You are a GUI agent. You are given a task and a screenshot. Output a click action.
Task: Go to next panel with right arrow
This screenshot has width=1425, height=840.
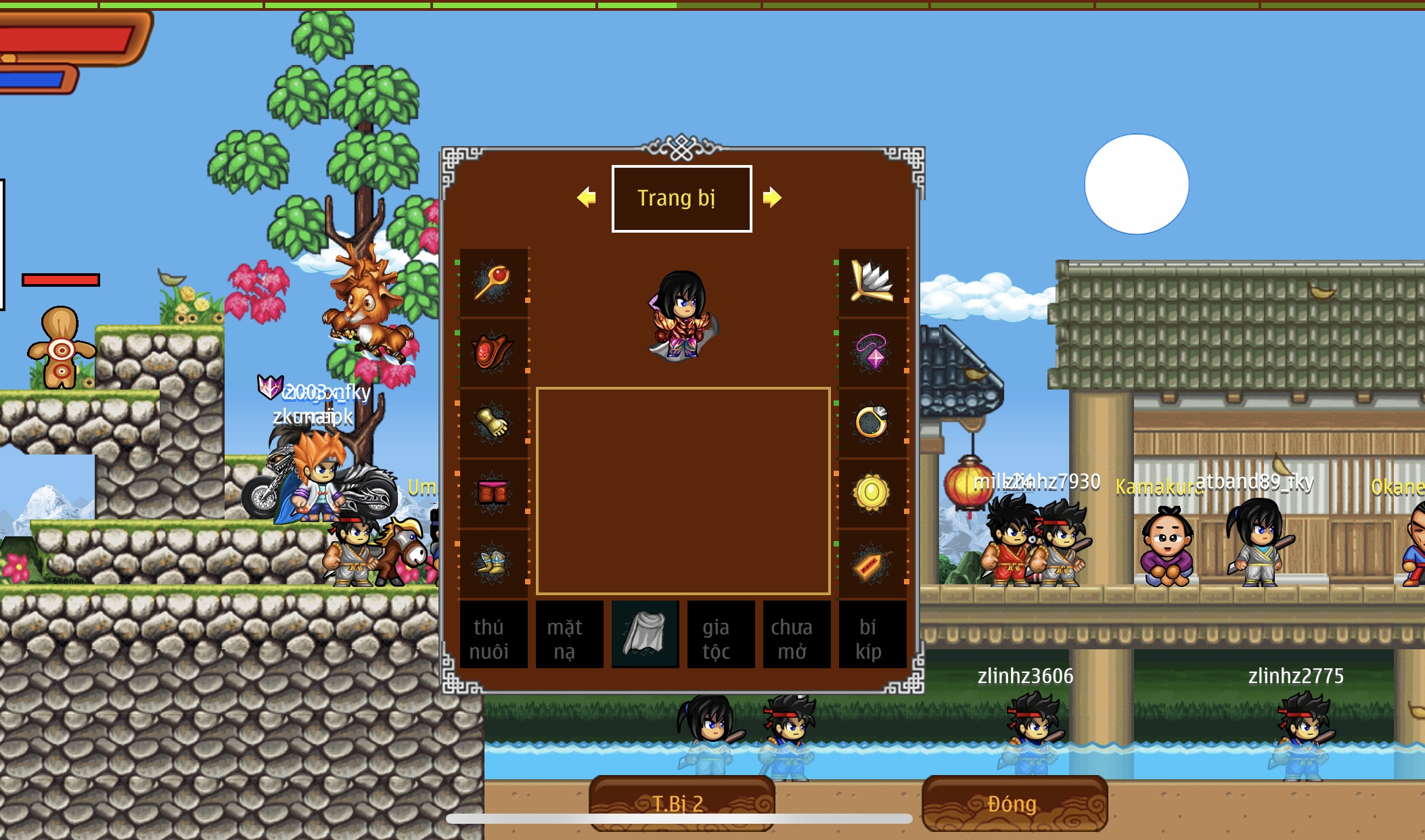pyautogui.click(x=772, y=197)
